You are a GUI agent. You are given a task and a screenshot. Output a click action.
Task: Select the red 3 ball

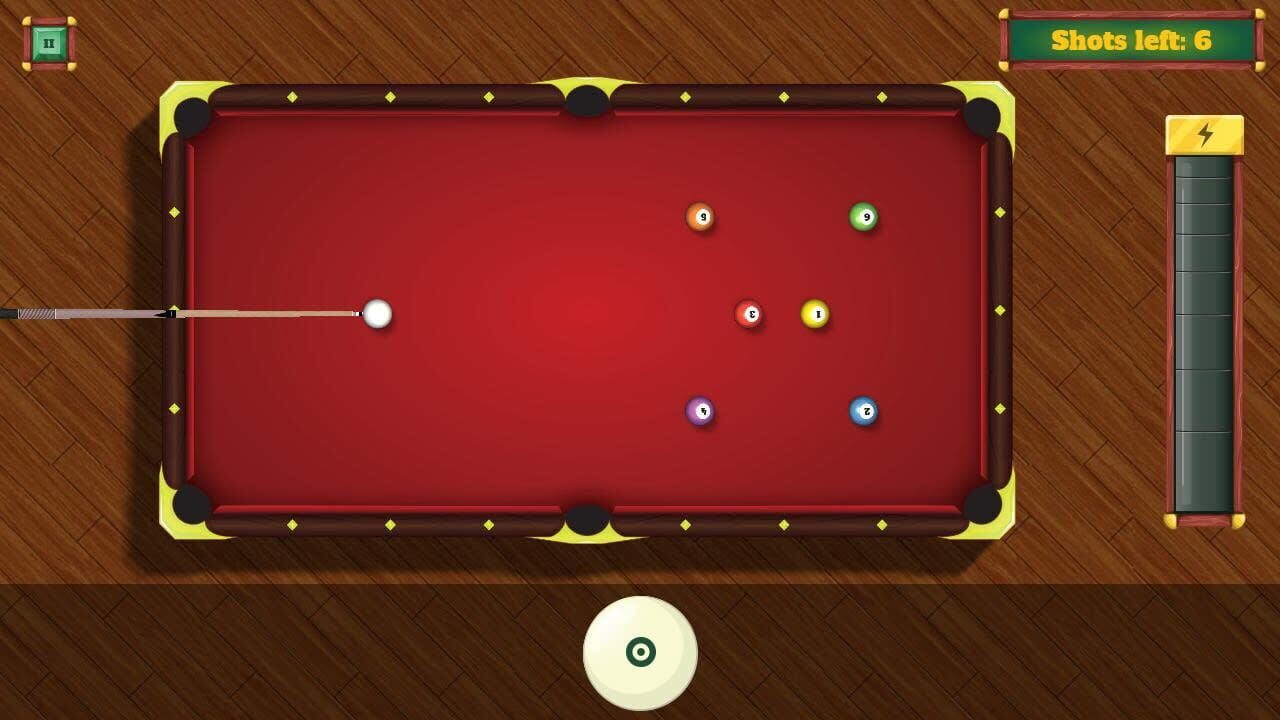pos(749,313)
